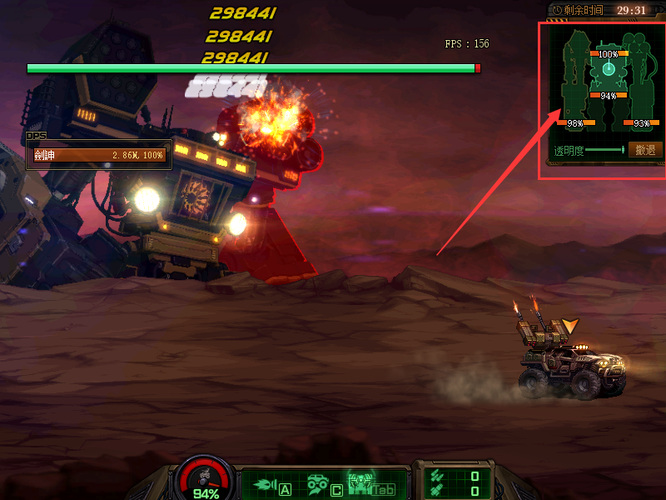
Task: Activate the missile skill icon
Action: click(x=265, y=483)
